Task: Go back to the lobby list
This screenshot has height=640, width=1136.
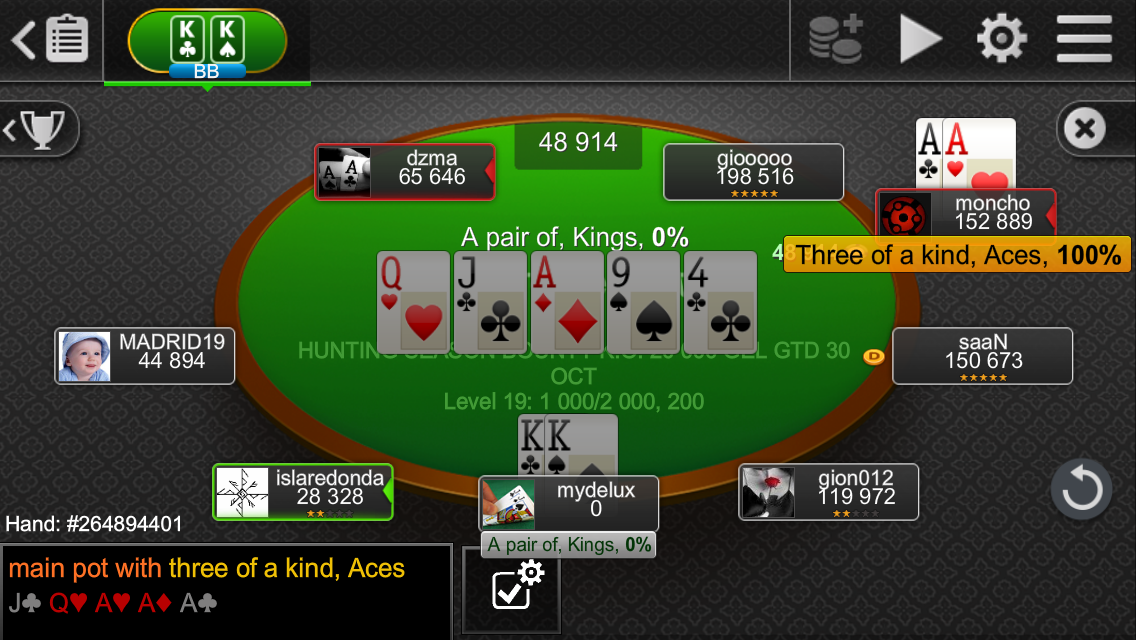Action: [50, 40]
